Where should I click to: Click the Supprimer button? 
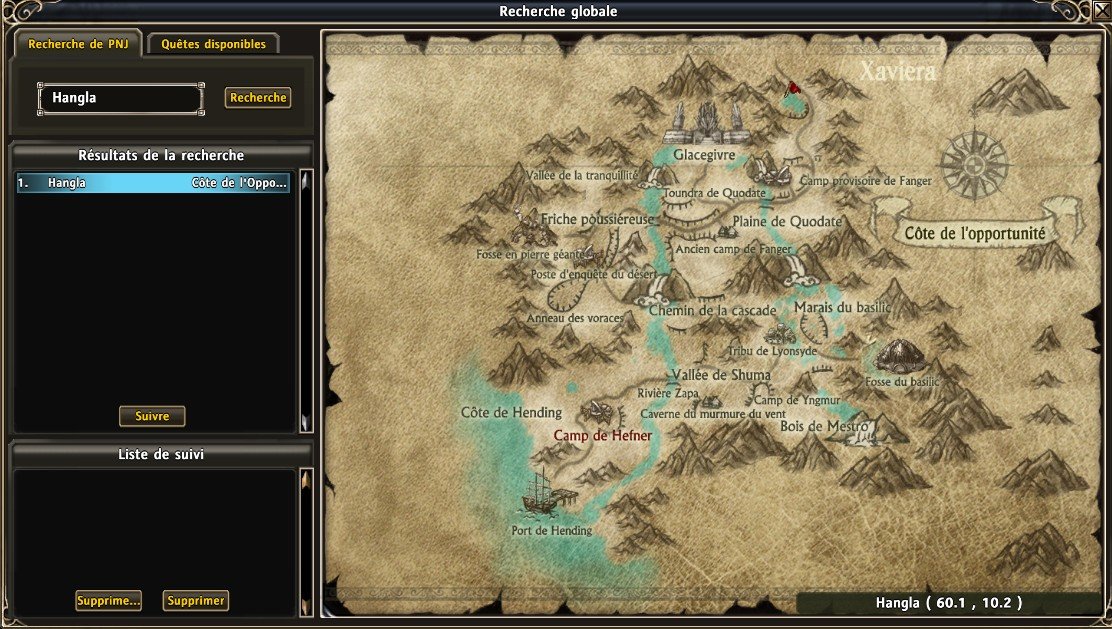point(196,601)
